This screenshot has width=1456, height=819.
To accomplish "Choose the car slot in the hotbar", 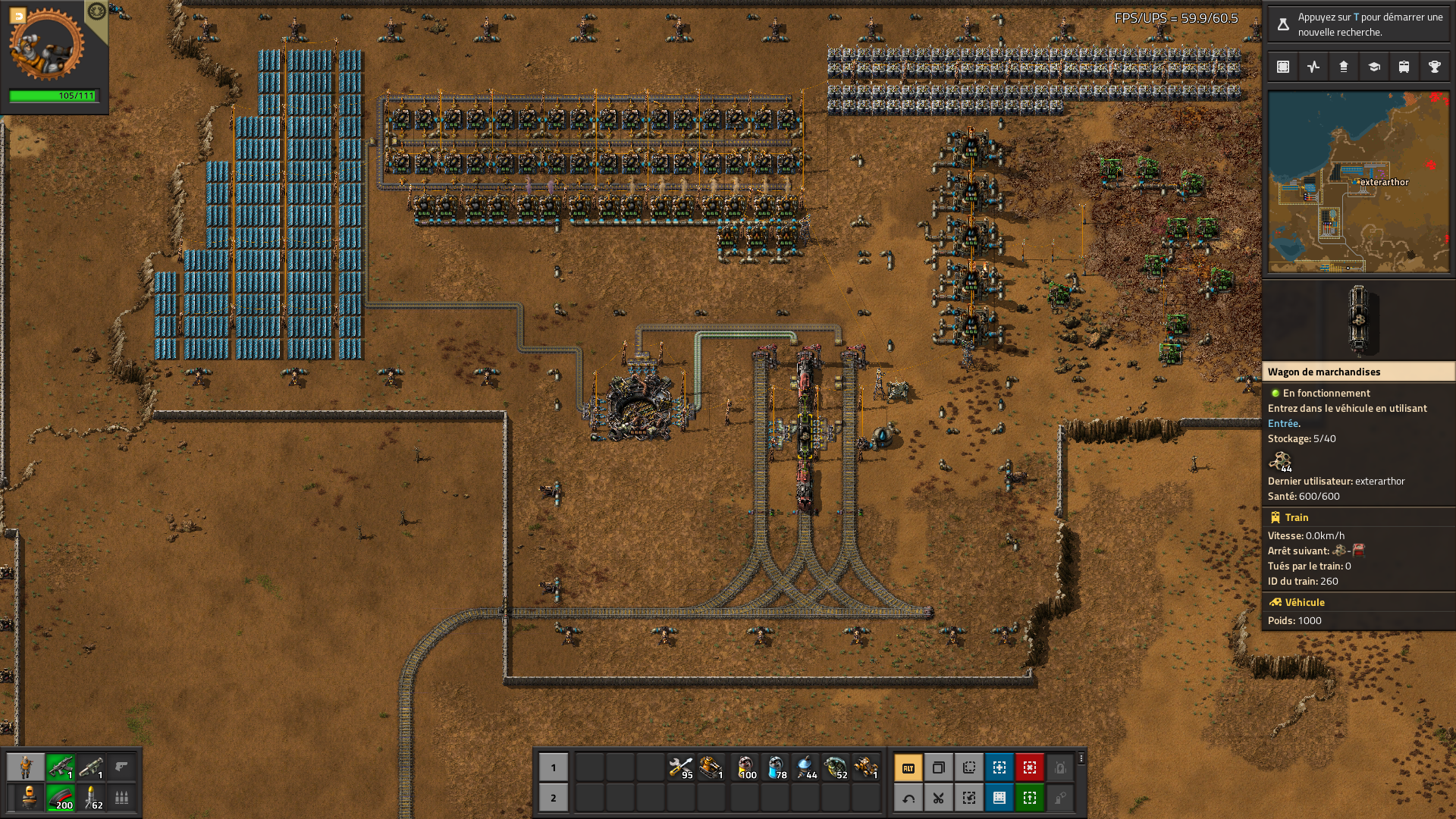I will click(866, 767).
